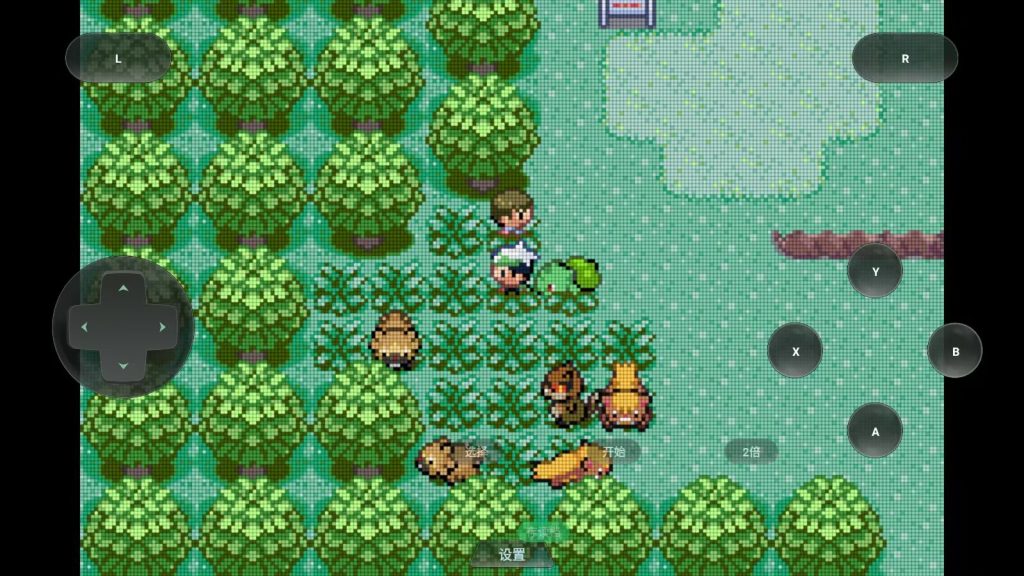Tap the round Y button
1024x576 pixels.
click(875, 271)
